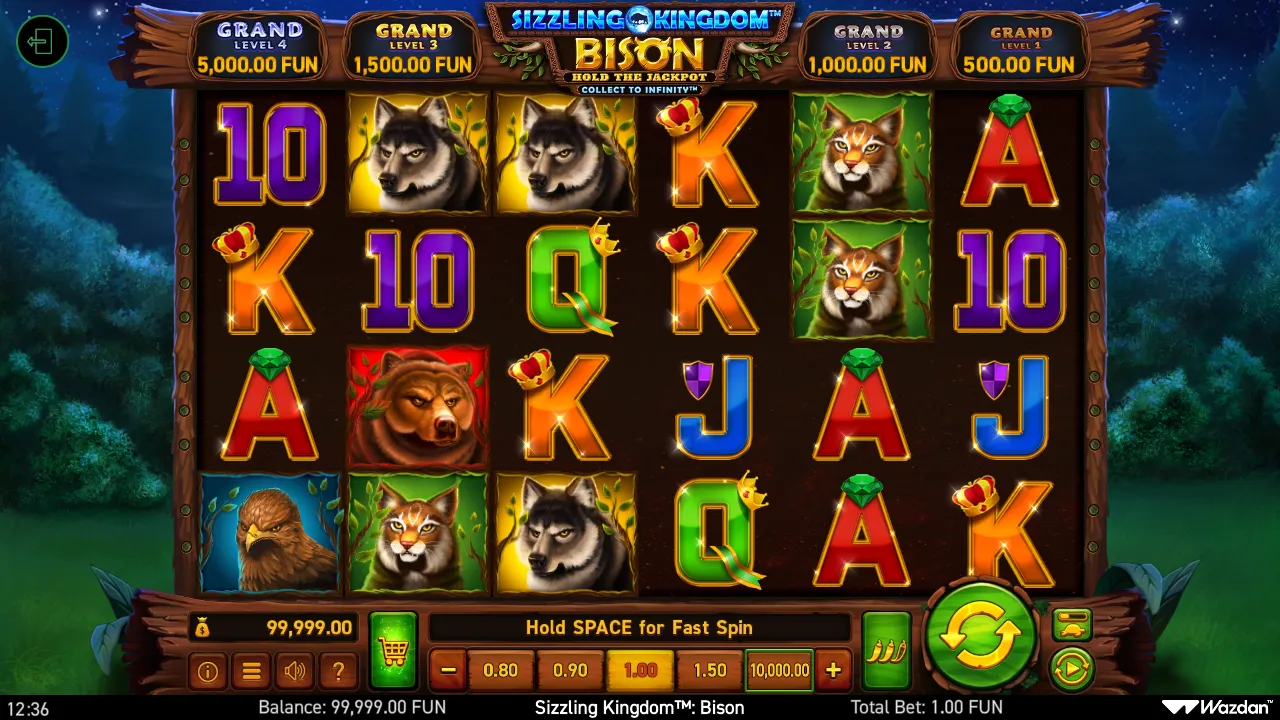Select the 0.80 bet value
Image resolution: width=1280 pixels, height=720 pixels.
click(x=501, y=671)
